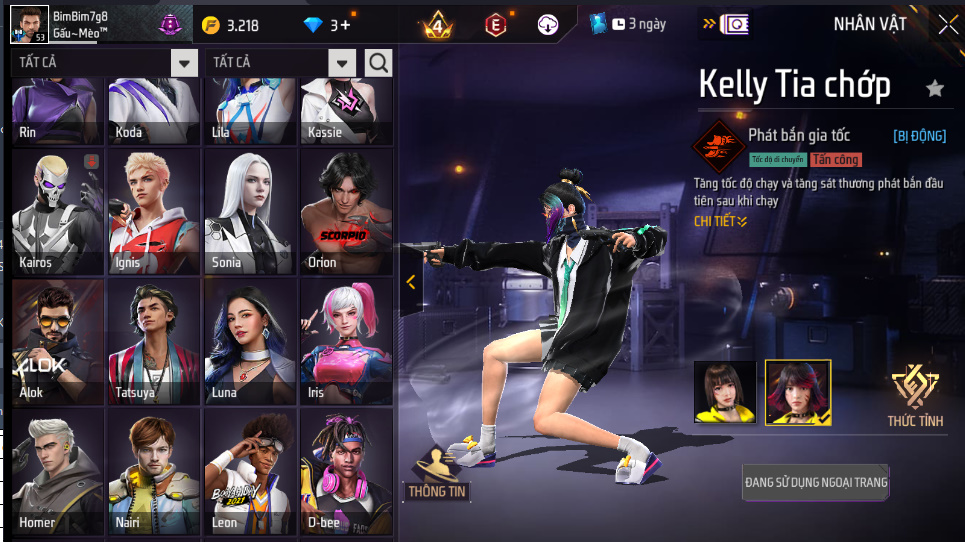965x542 pixels.
Task: Choose Alok from the roster
Action: 58,341
